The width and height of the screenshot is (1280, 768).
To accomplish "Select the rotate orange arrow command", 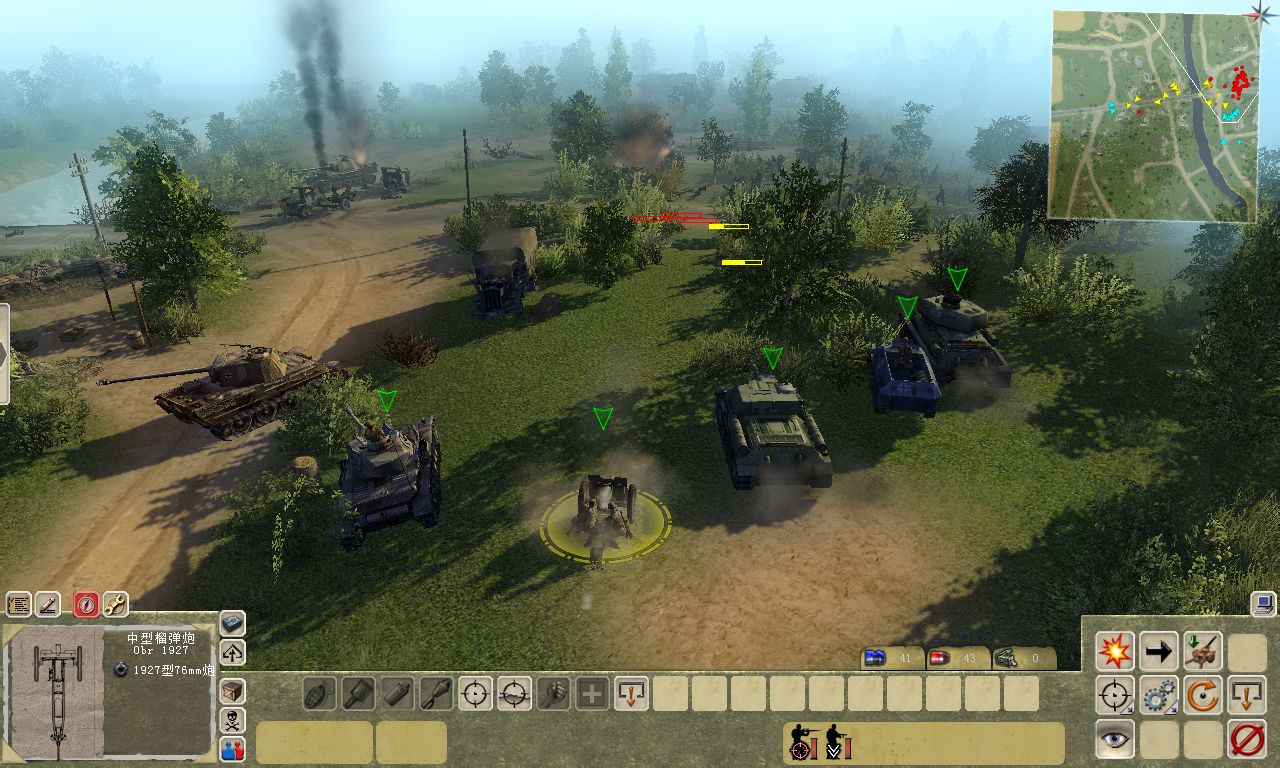I will pyautogui.click(x=1203, y=695).
